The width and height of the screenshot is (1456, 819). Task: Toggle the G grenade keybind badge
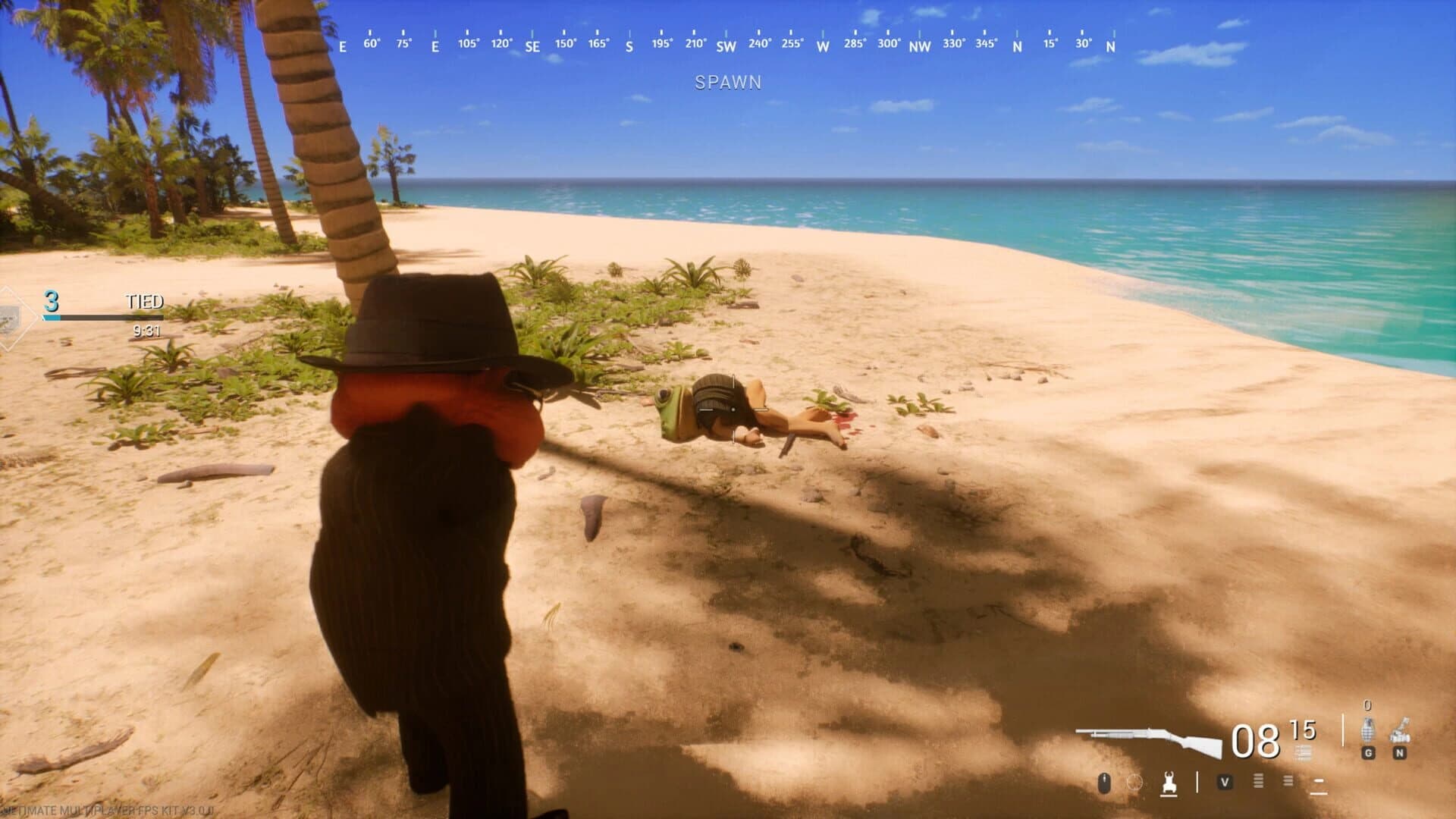1367,754
